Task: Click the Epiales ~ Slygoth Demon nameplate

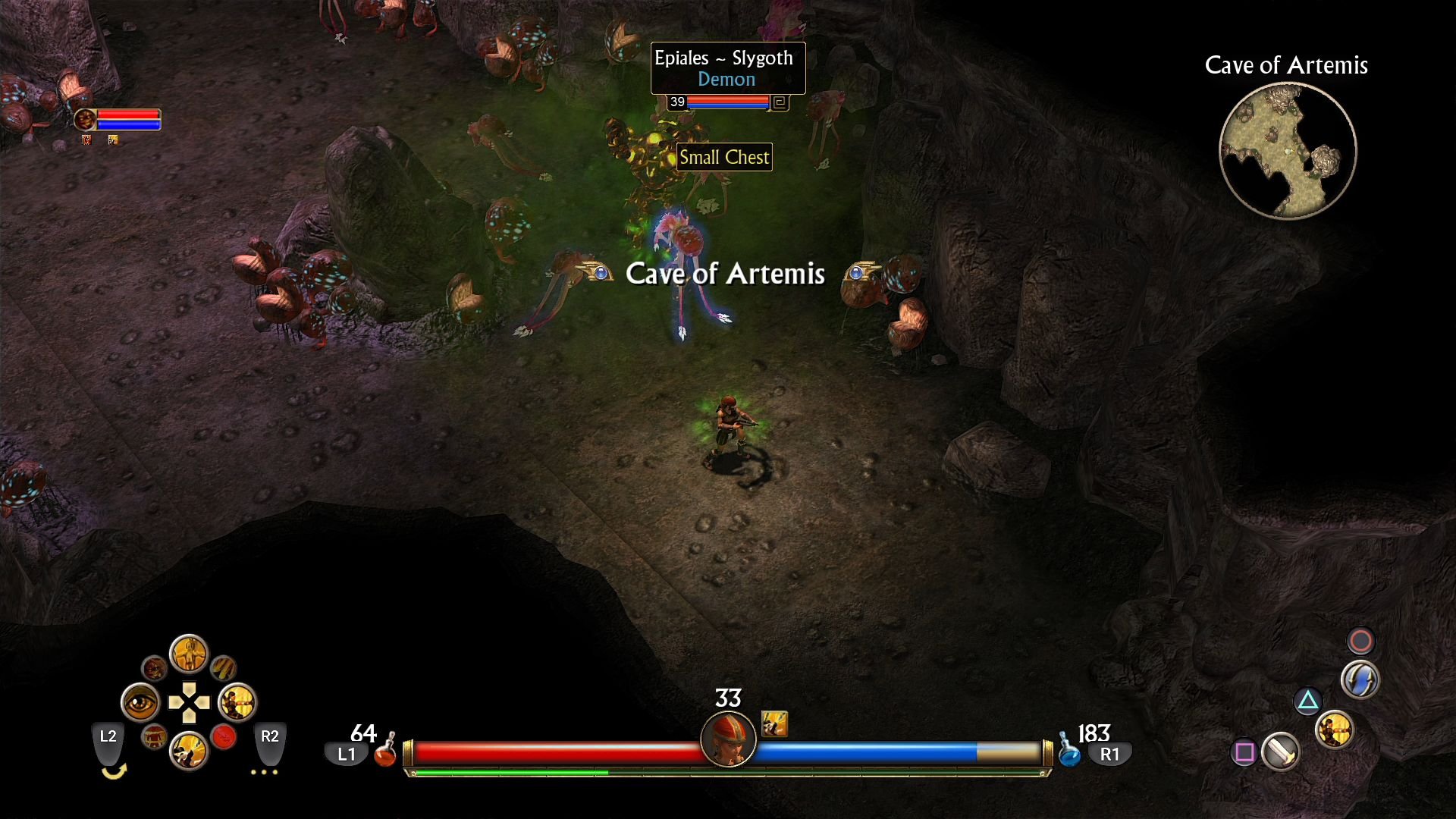Action: (726, 68)
